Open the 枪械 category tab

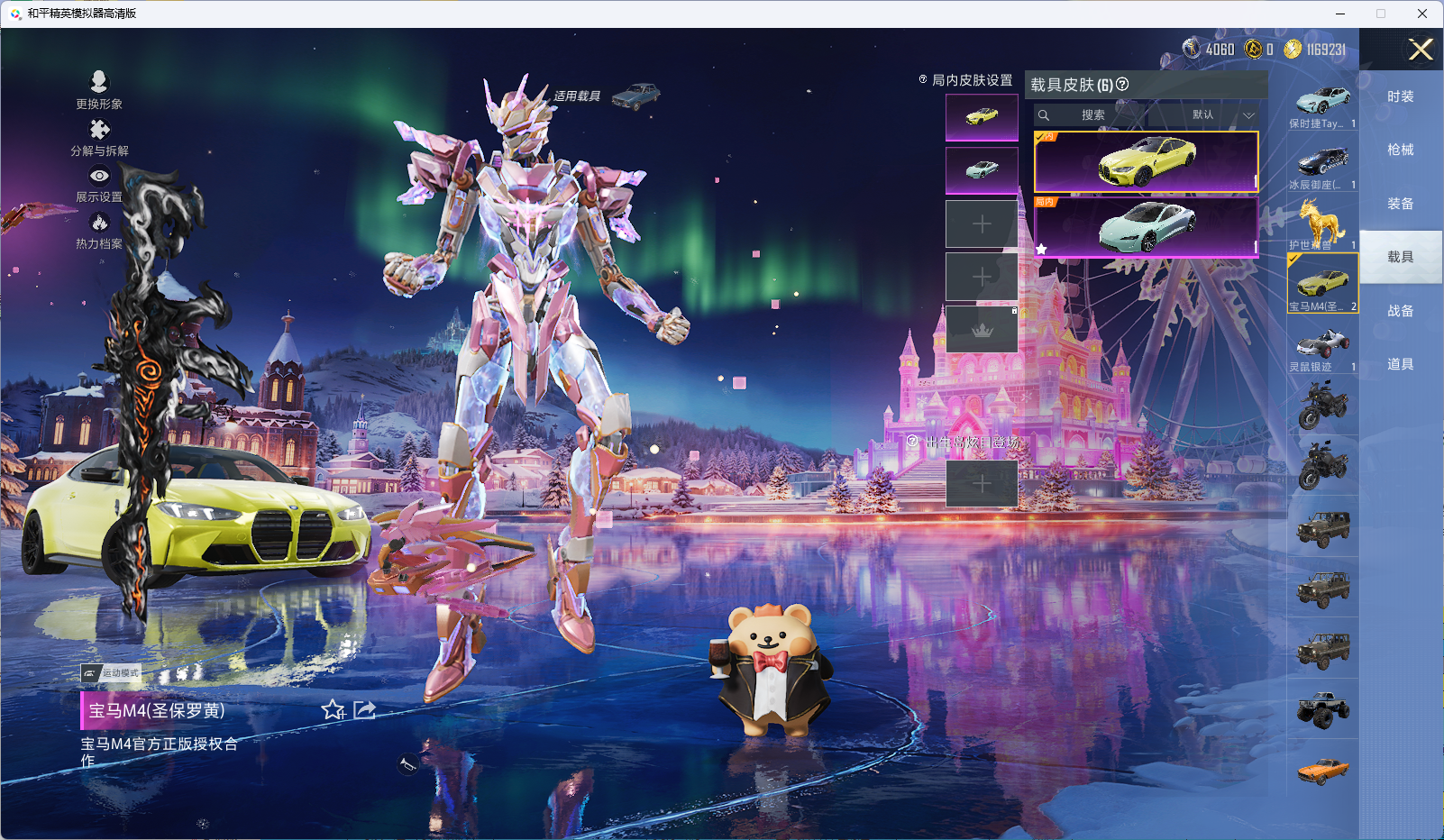point(1400,150)
